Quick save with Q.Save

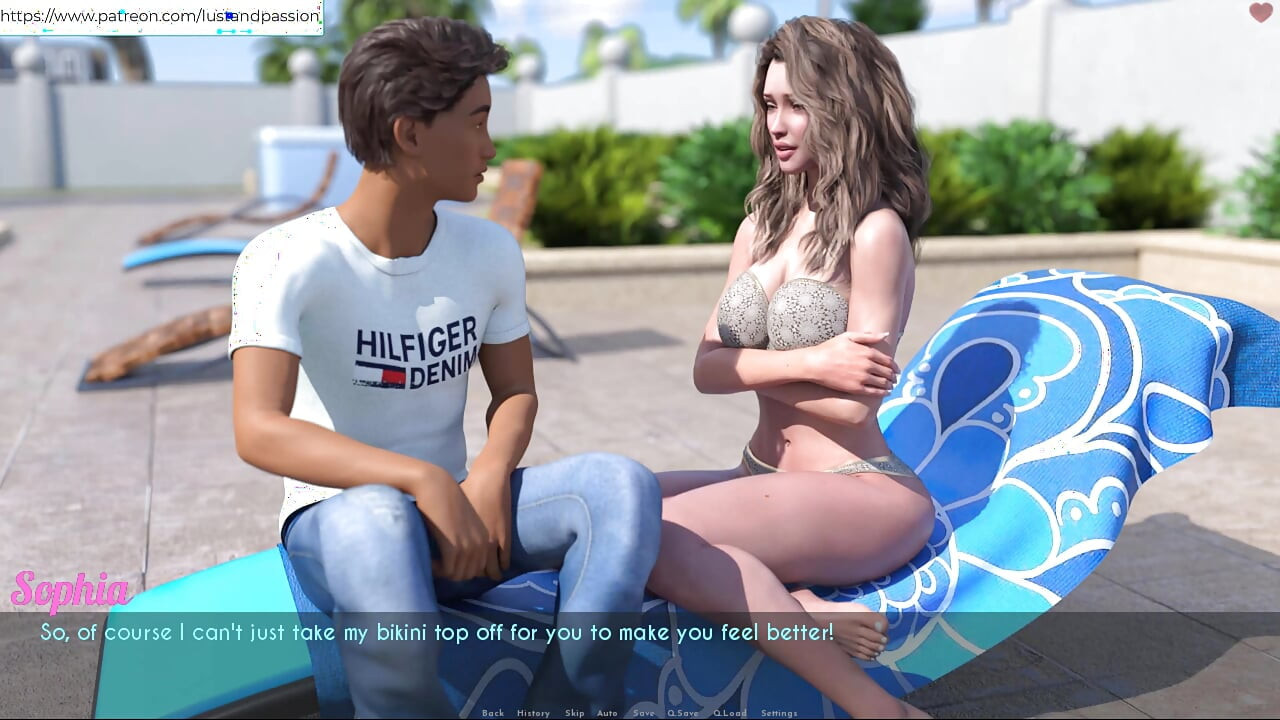point(683,713)
